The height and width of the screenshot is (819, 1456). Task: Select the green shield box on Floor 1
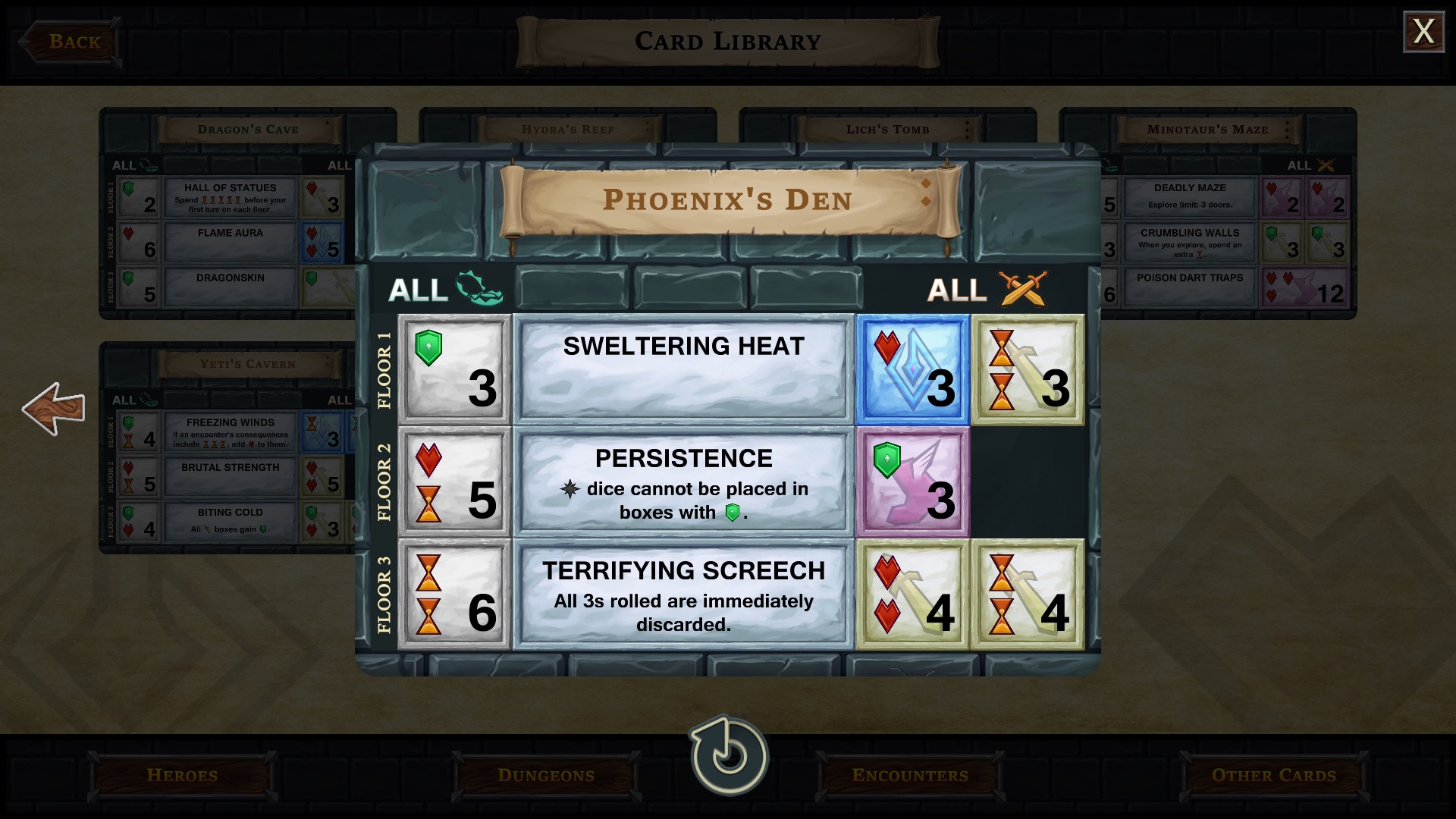tap(454, 369)
